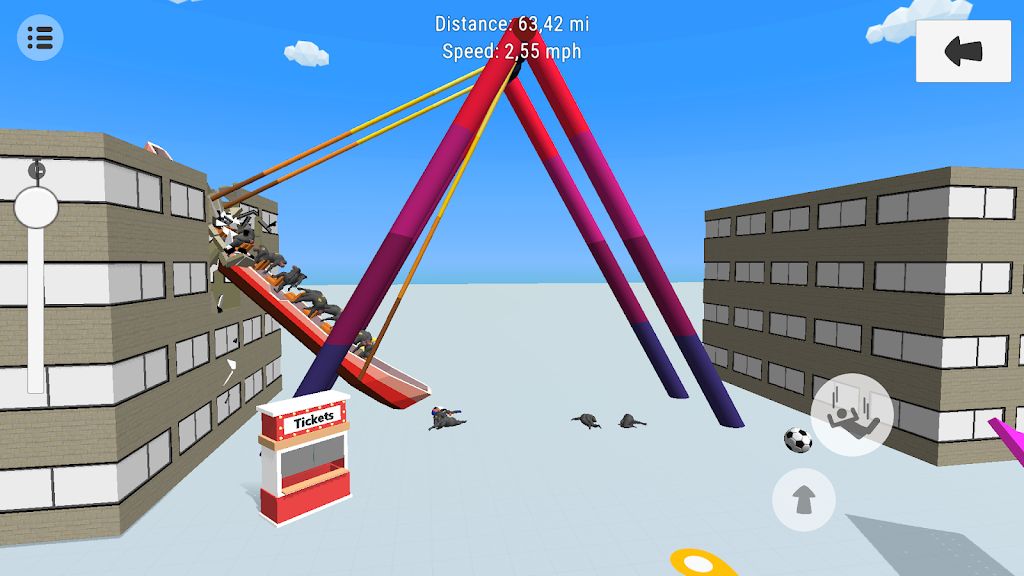The width and height of the screenshot is (1024, 576).
Task: Open the list menu icon
Action: [40, 39]
